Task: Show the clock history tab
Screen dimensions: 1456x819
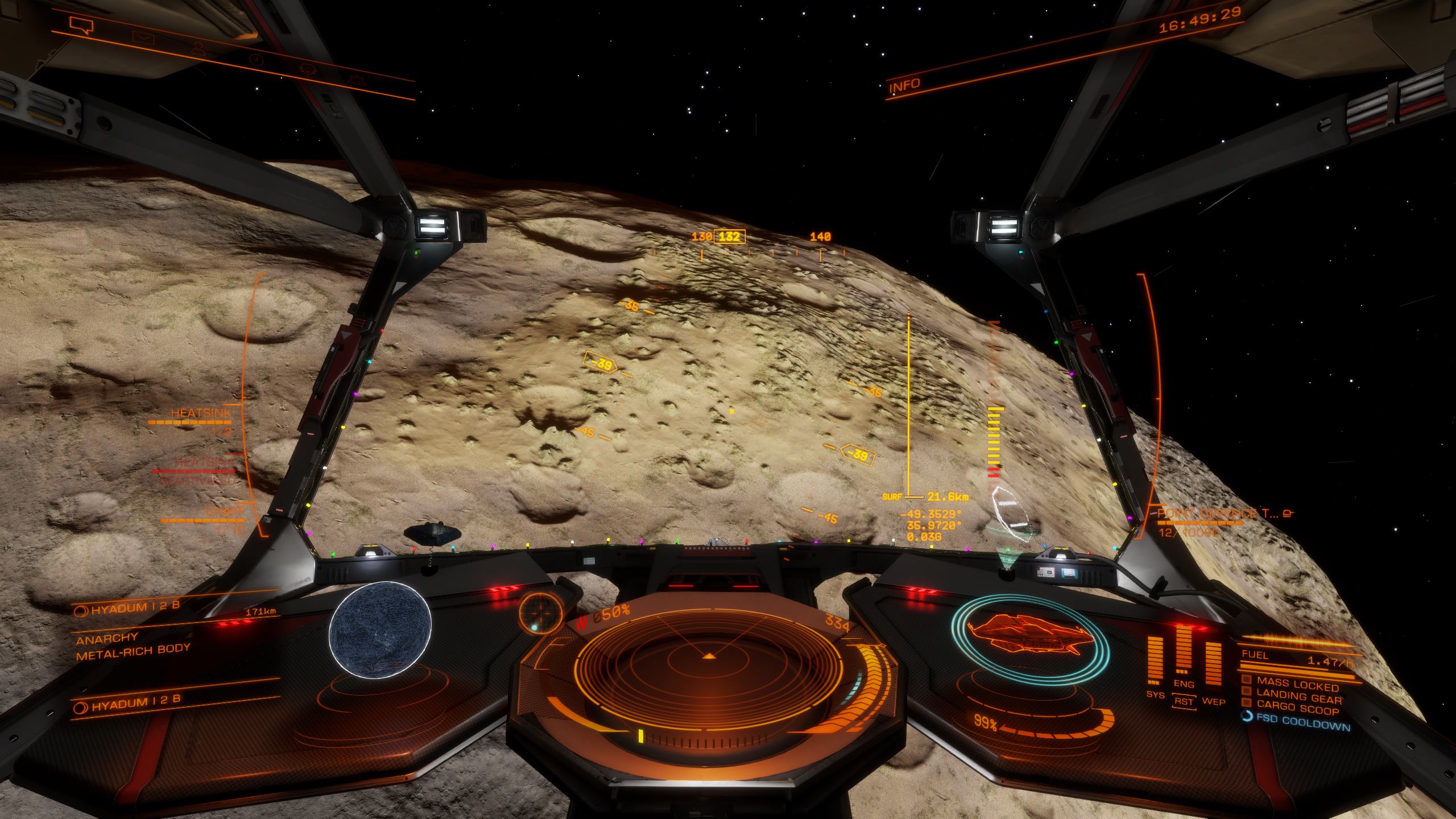Action: click(257, 60)
